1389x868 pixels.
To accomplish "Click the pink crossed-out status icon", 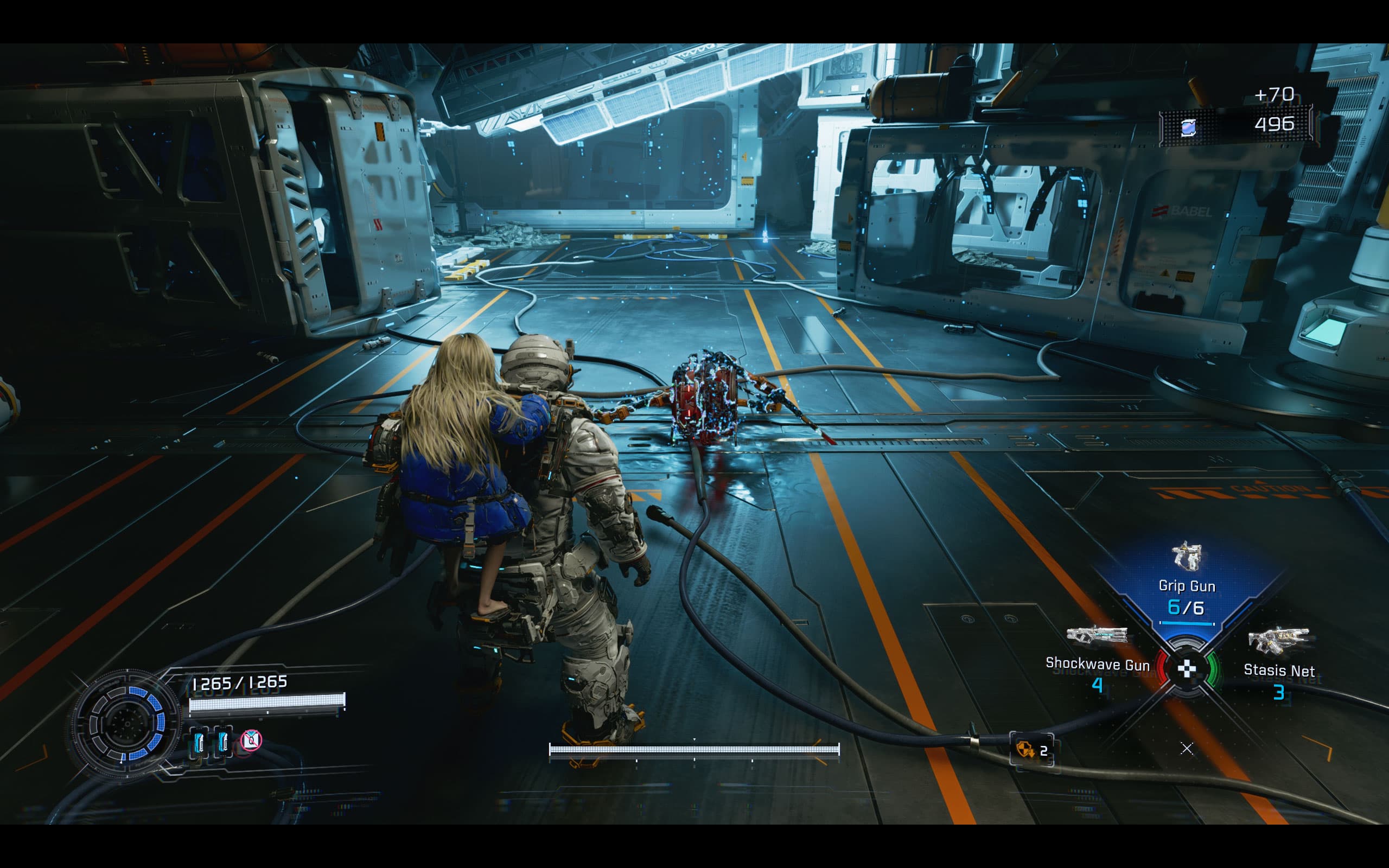I will [x=251, y=741].
